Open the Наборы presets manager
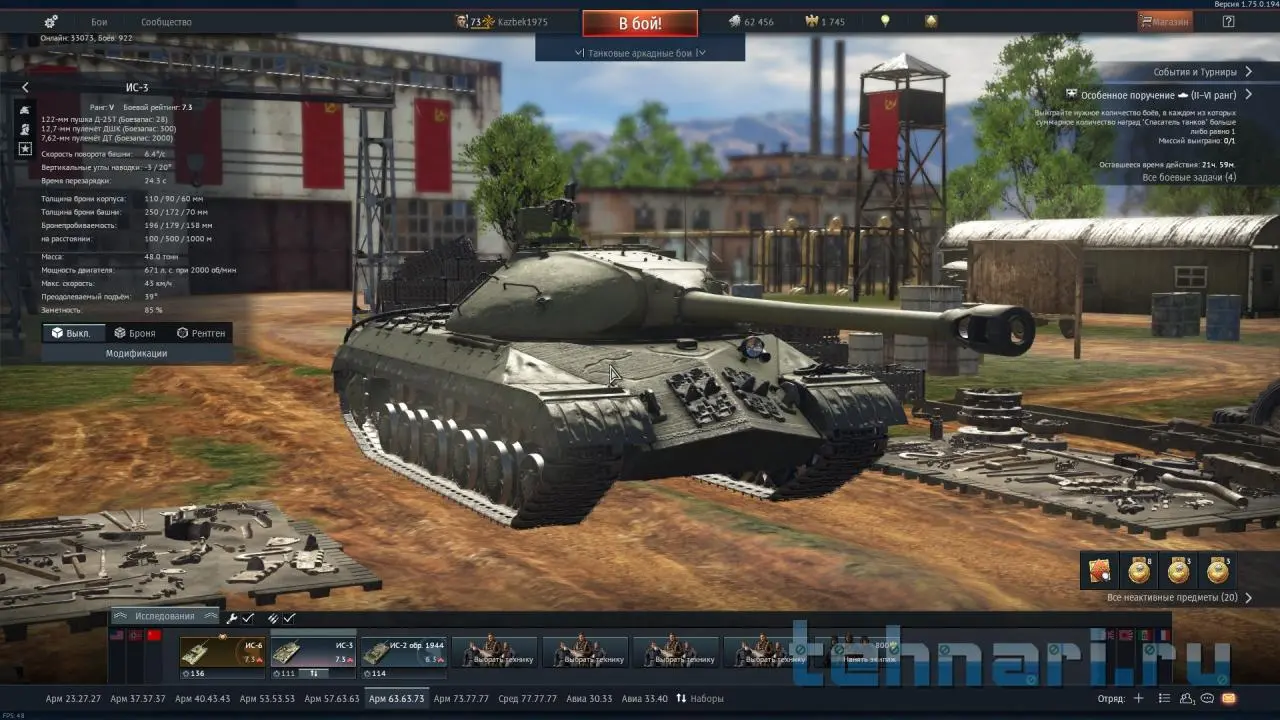 [700, 698]
